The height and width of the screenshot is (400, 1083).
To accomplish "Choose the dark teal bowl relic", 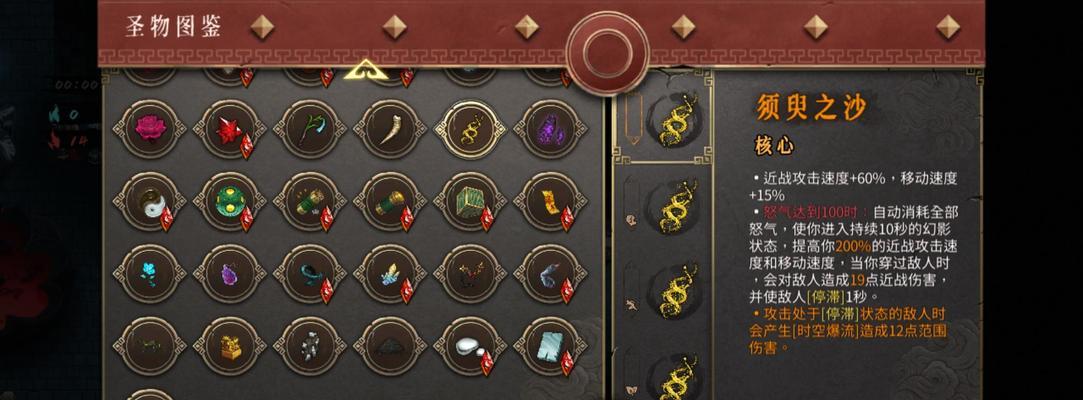I will (390, 346).
